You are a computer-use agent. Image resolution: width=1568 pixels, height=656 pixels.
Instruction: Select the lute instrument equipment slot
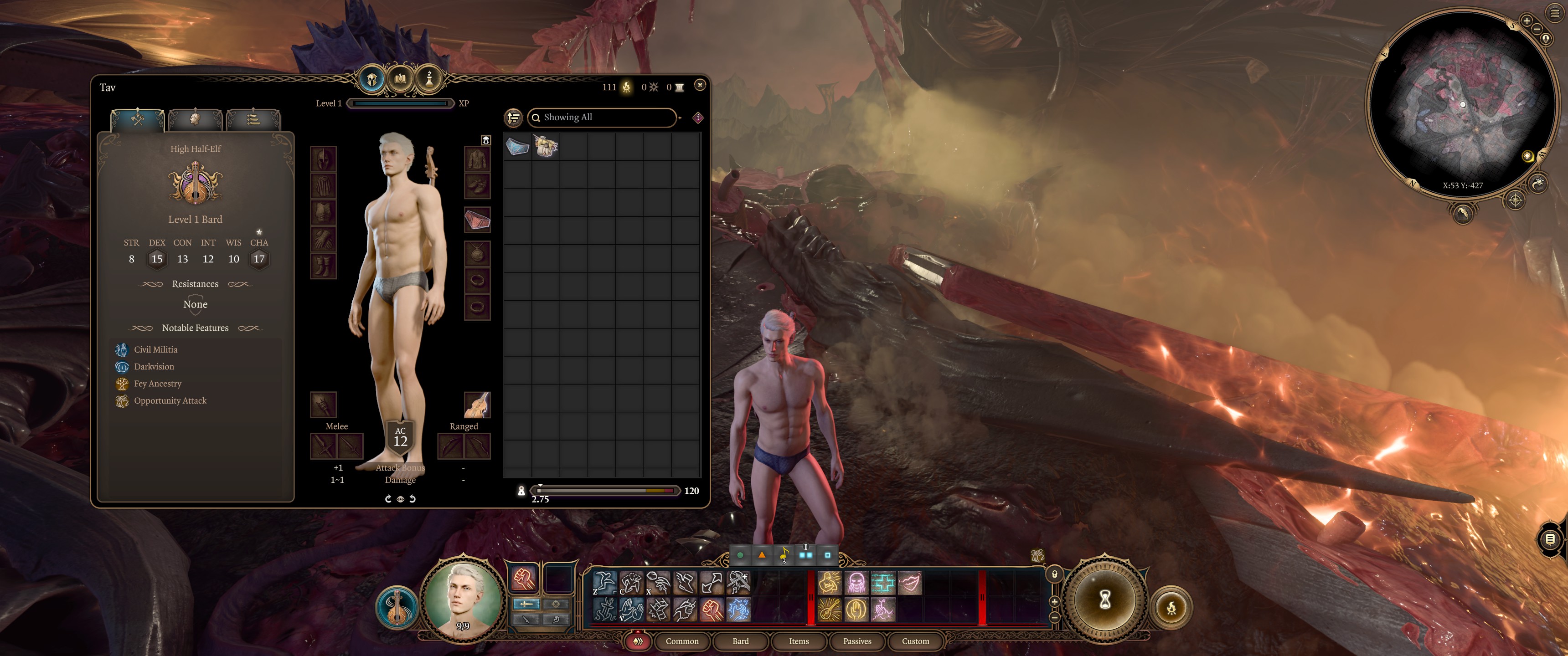[477, 405]
